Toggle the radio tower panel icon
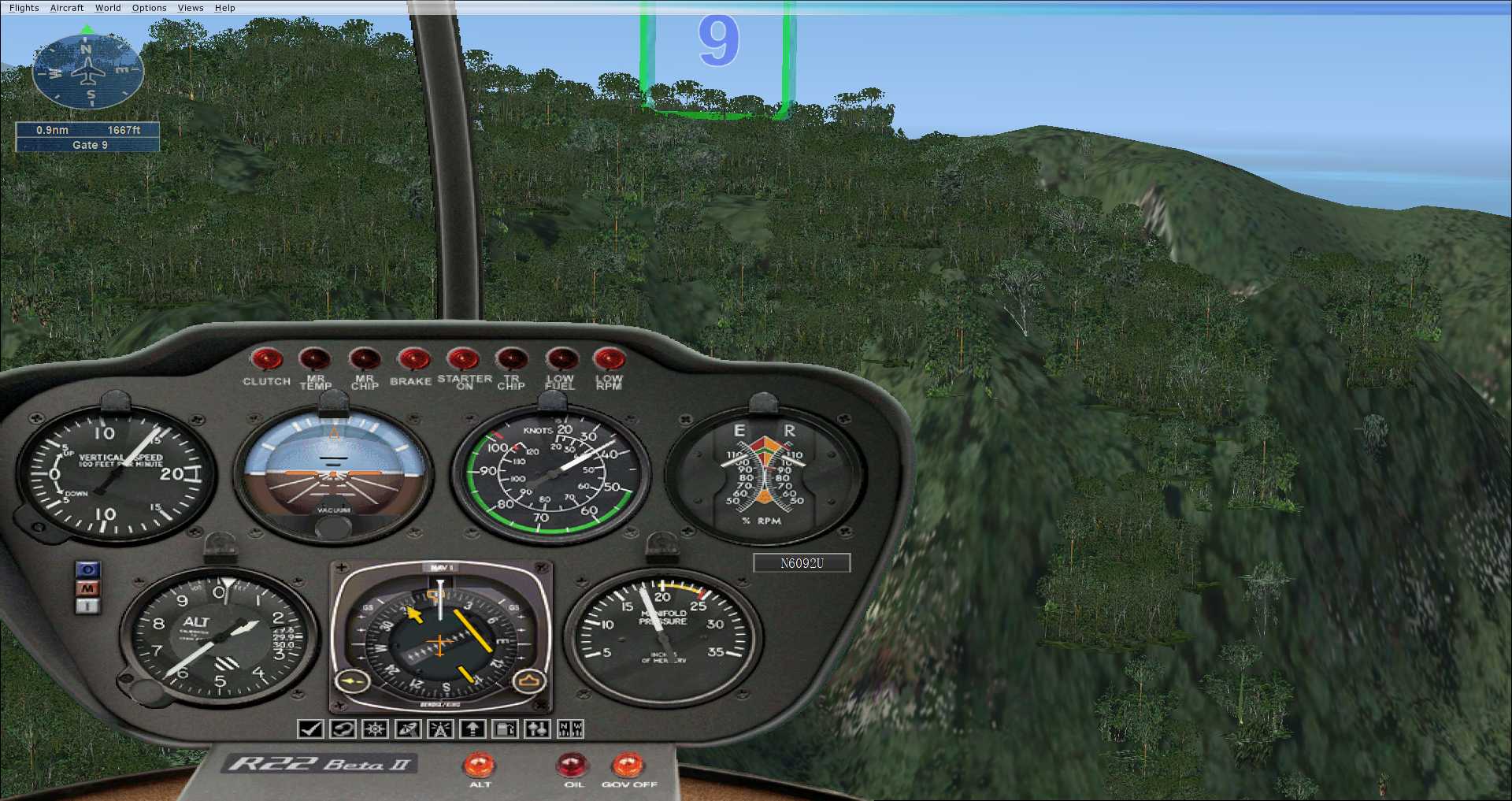 (x=440, y=729)
